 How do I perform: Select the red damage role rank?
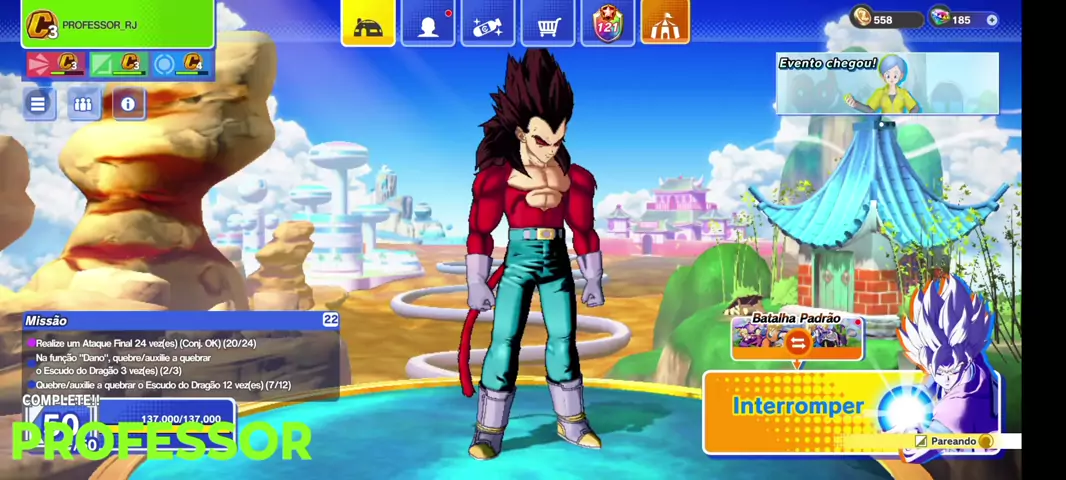(x=55, y=65)
